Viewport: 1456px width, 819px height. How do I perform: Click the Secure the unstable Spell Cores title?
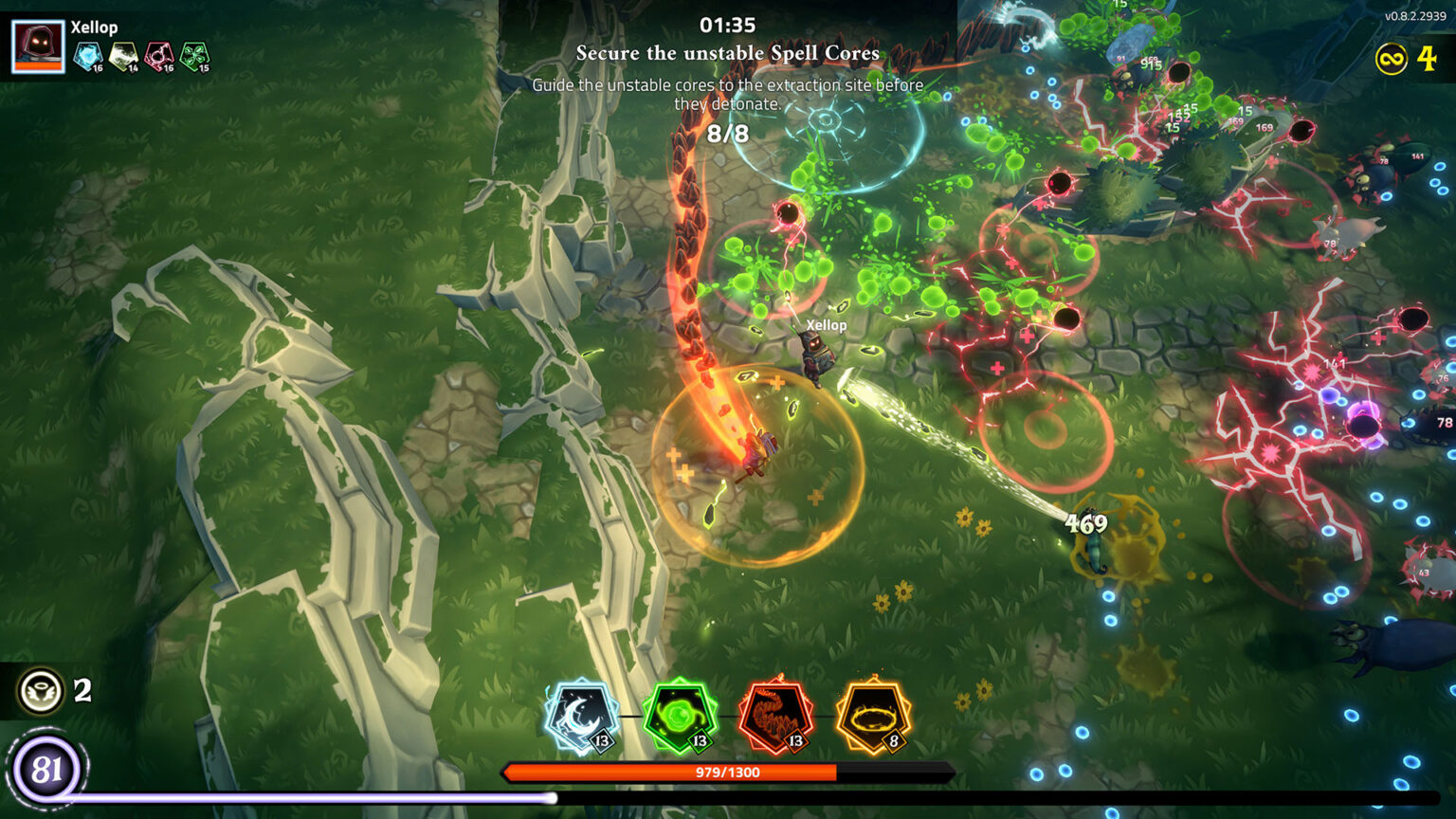tap(727, 54)
